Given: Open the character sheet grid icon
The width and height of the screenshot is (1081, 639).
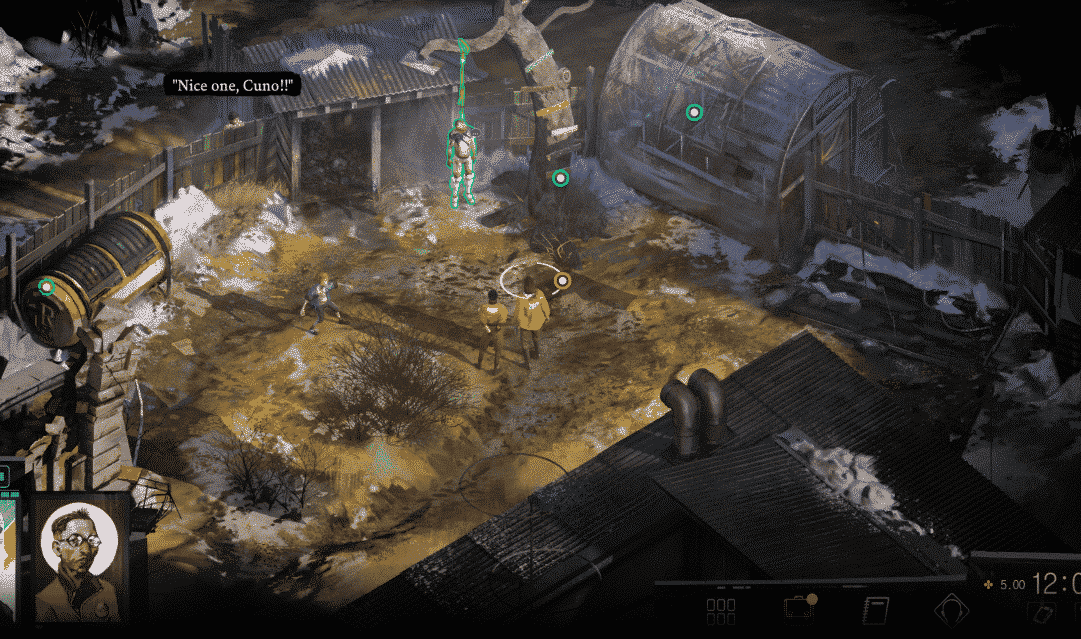Looking at the screenshot, I should [721, 611].
